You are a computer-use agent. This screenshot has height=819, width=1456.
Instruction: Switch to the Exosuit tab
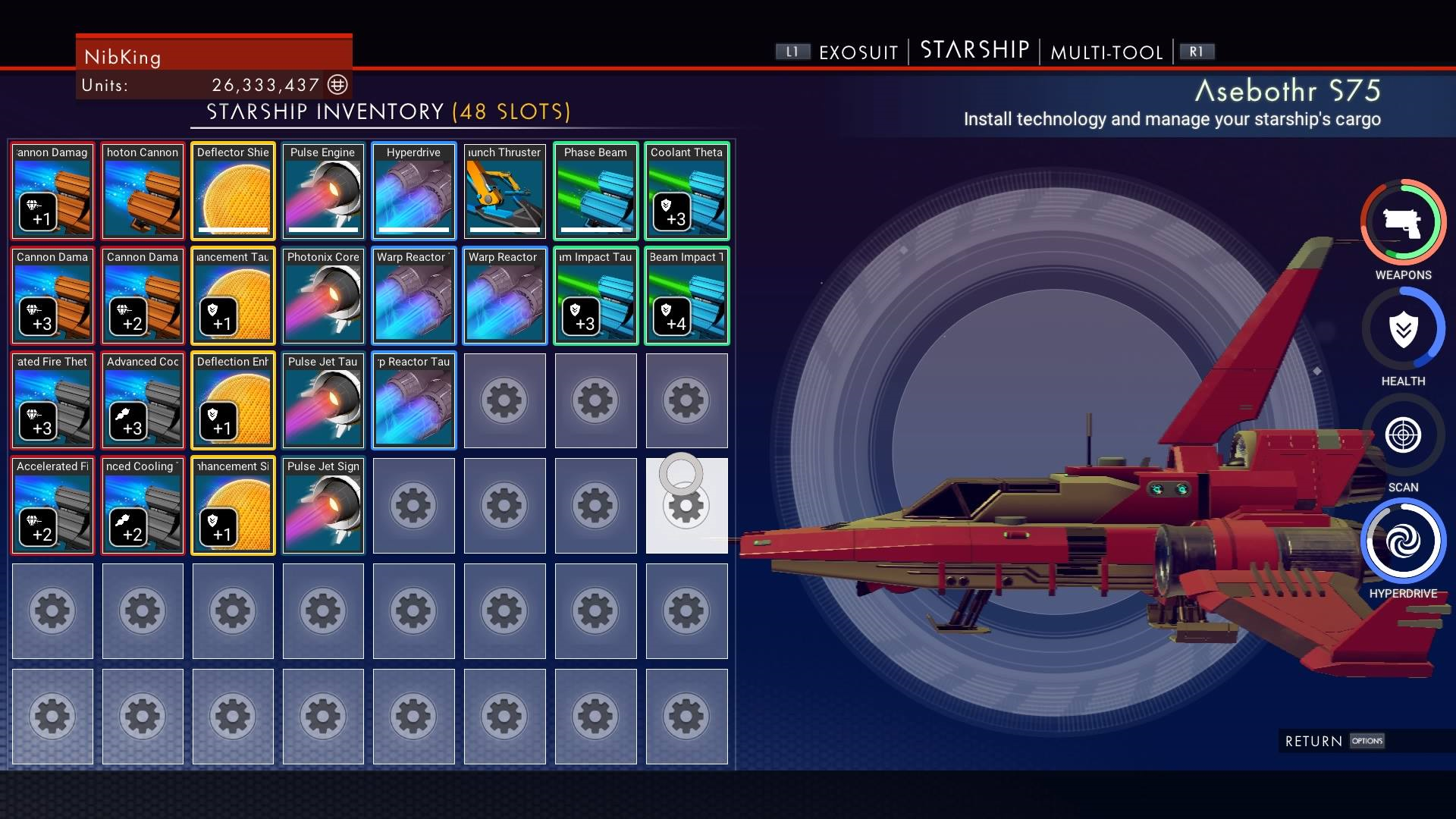coord(858,52)
